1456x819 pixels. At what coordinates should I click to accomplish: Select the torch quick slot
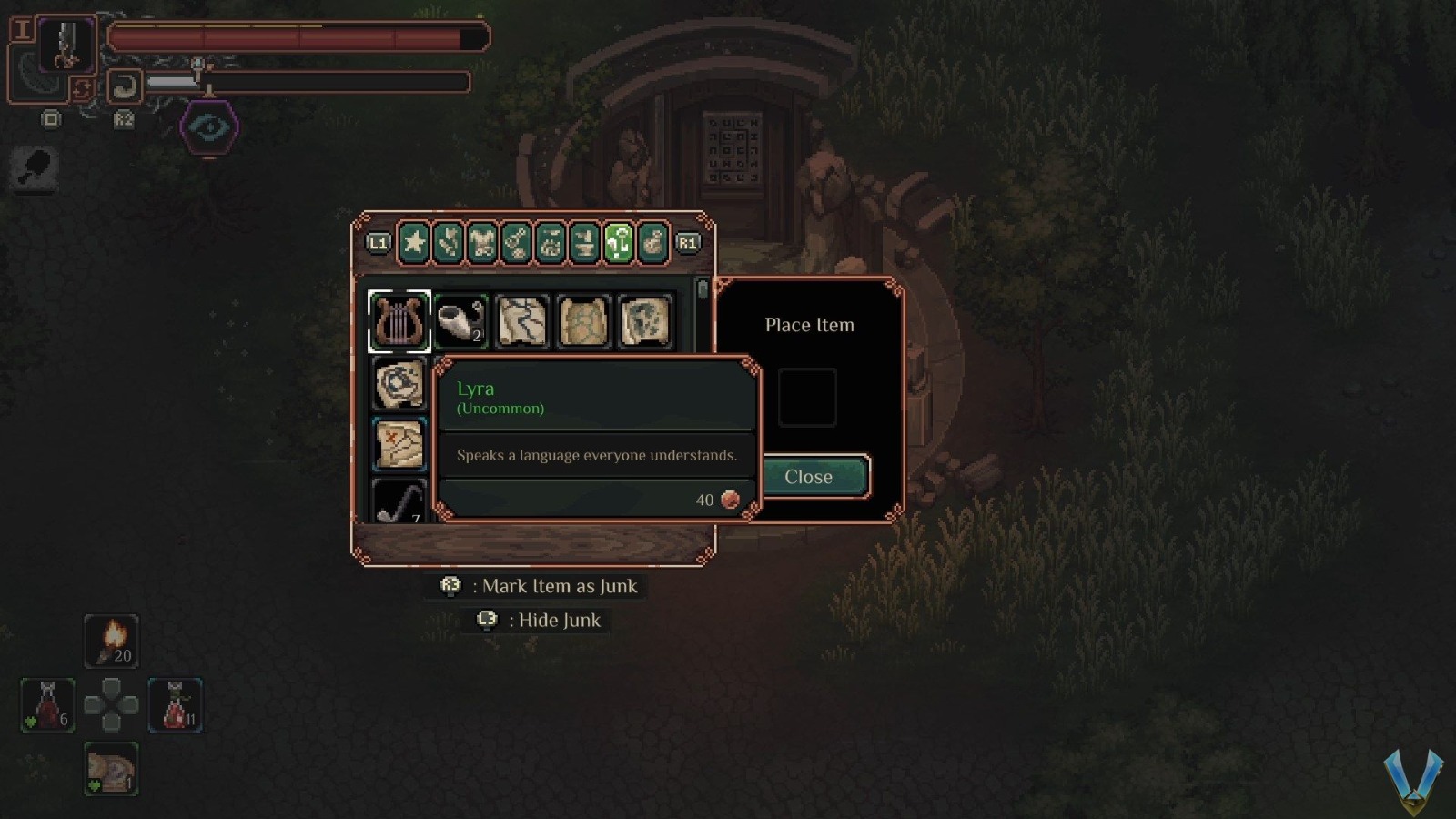(x=112, y=641)
